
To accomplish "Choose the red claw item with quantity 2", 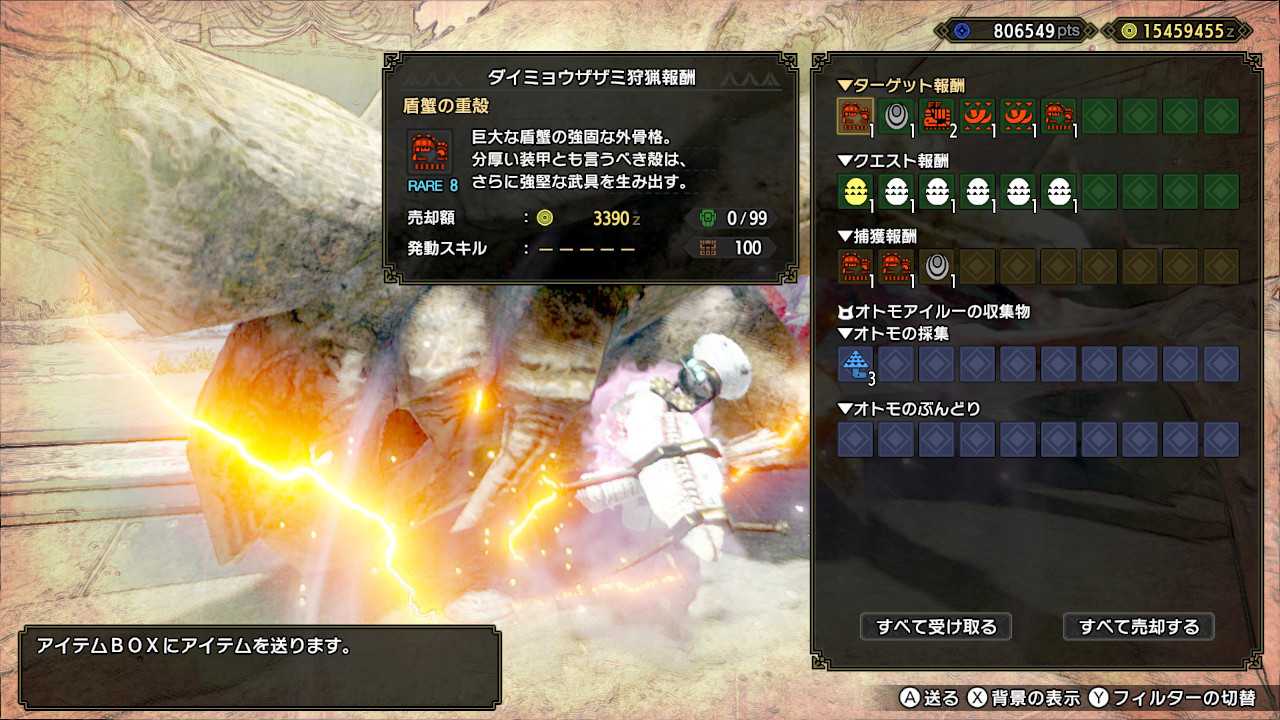I will [937, 116].
